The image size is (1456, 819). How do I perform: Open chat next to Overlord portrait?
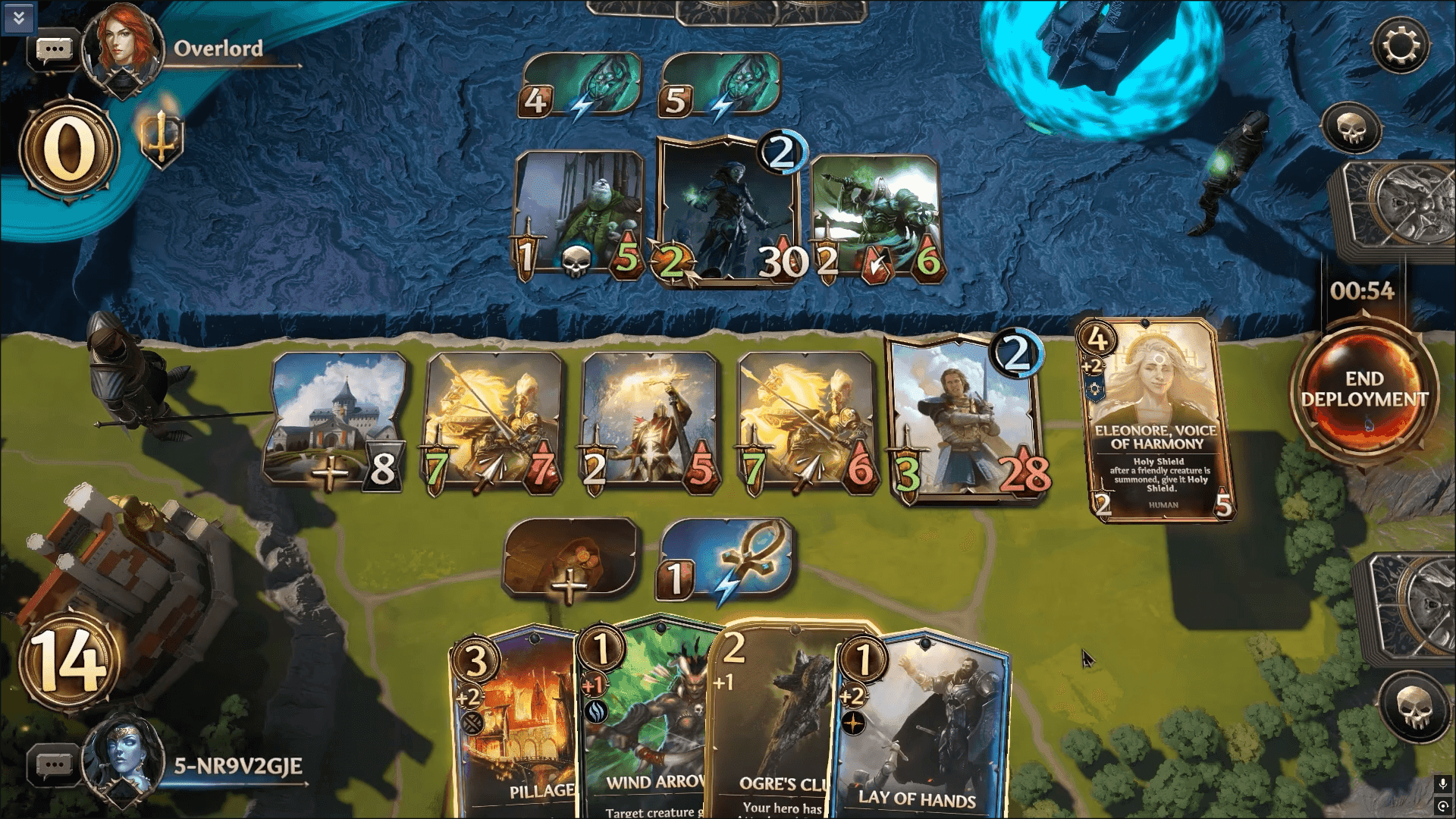[x=54, y=50]
